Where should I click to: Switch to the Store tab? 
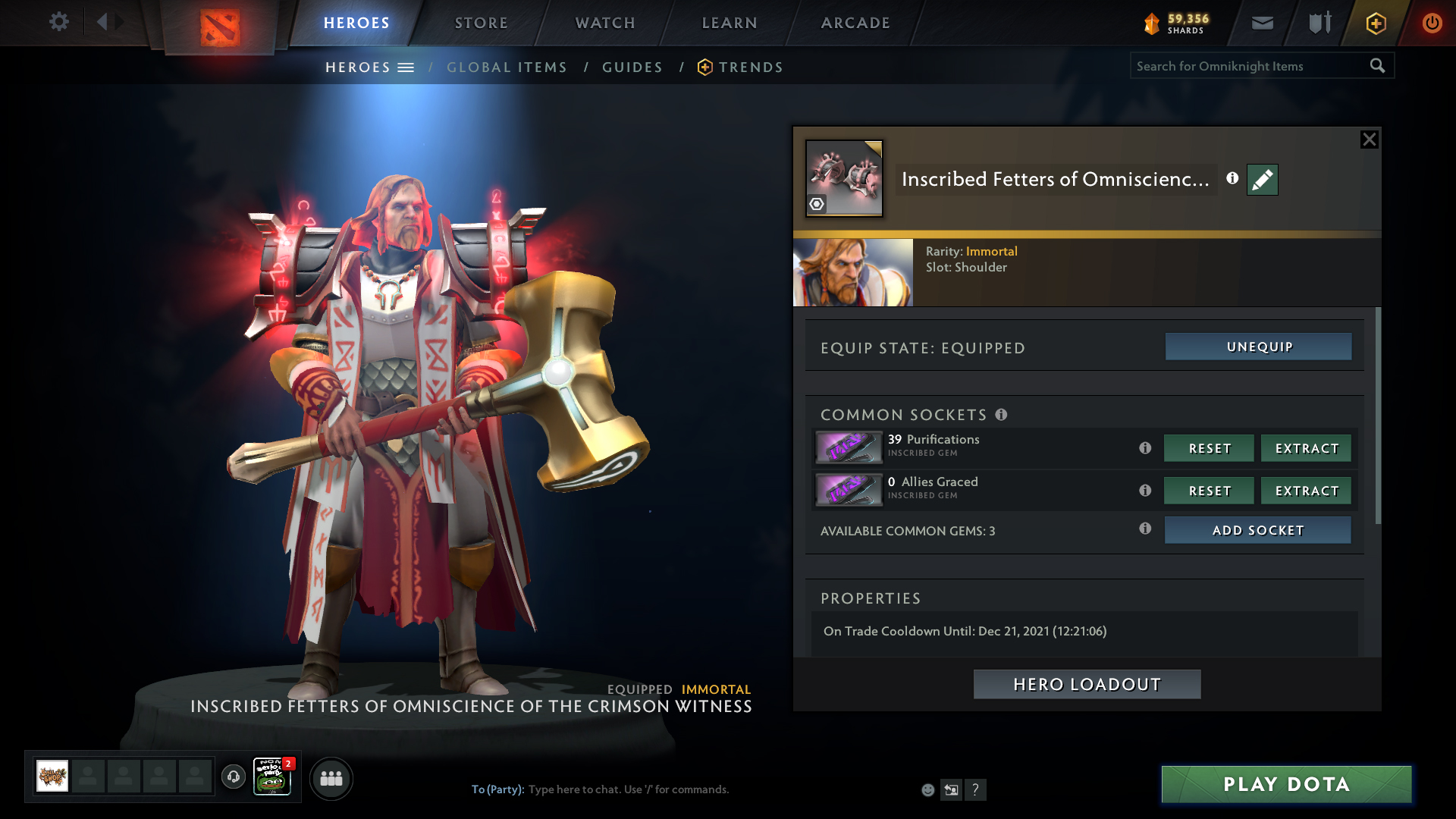(x=482, y=23)
